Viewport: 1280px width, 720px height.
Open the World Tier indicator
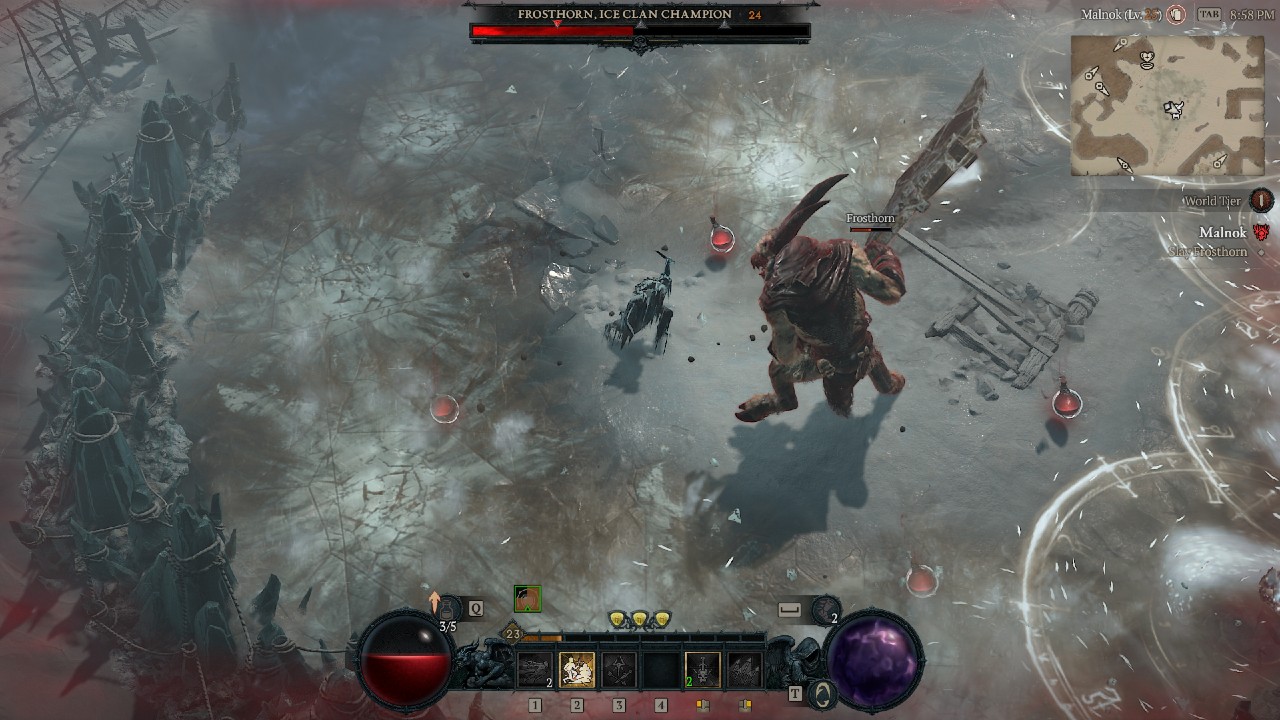click(1261, 200)
